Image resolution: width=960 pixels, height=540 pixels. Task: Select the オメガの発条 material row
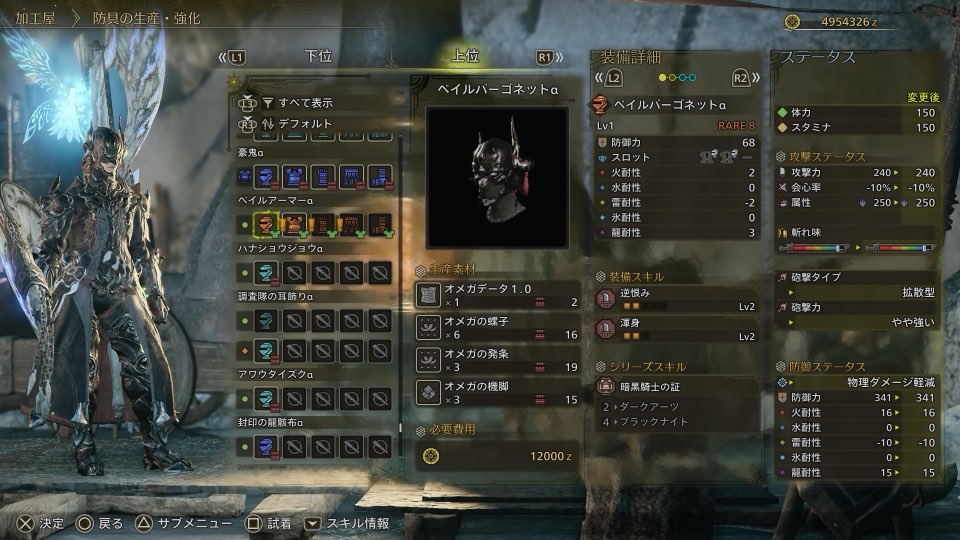[x=497, y=359]
